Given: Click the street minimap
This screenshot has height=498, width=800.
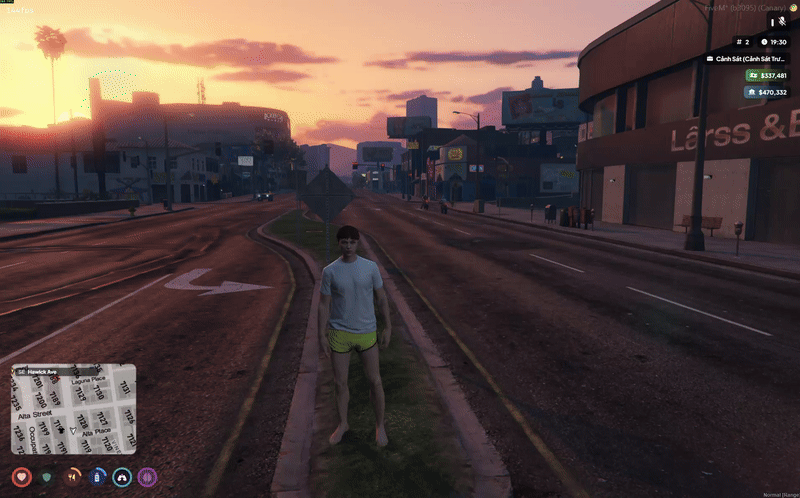Looking at the screenshot, I should [74, 409].
